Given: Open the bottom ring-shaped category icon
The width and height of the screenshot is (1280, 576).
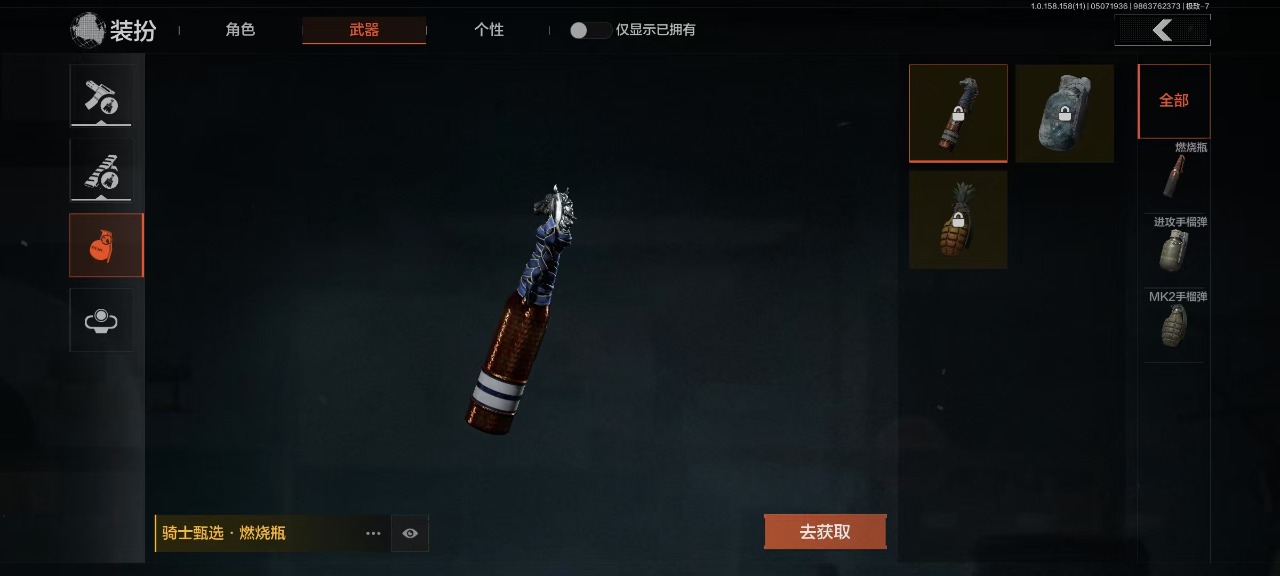Looking at the screenshot, I should [x=101, y=320].
